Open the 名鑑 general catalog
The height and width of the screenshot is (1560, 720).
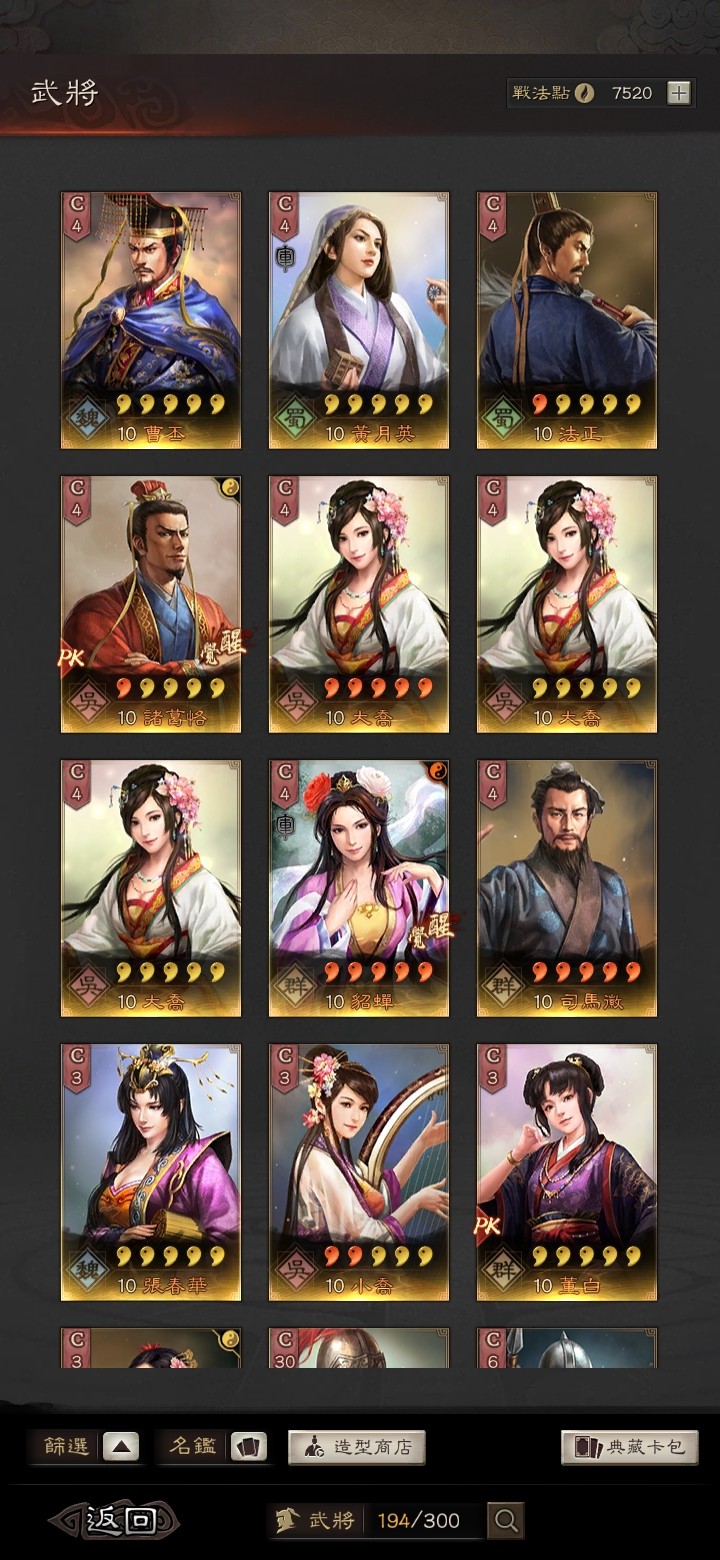click(213, 1446)
